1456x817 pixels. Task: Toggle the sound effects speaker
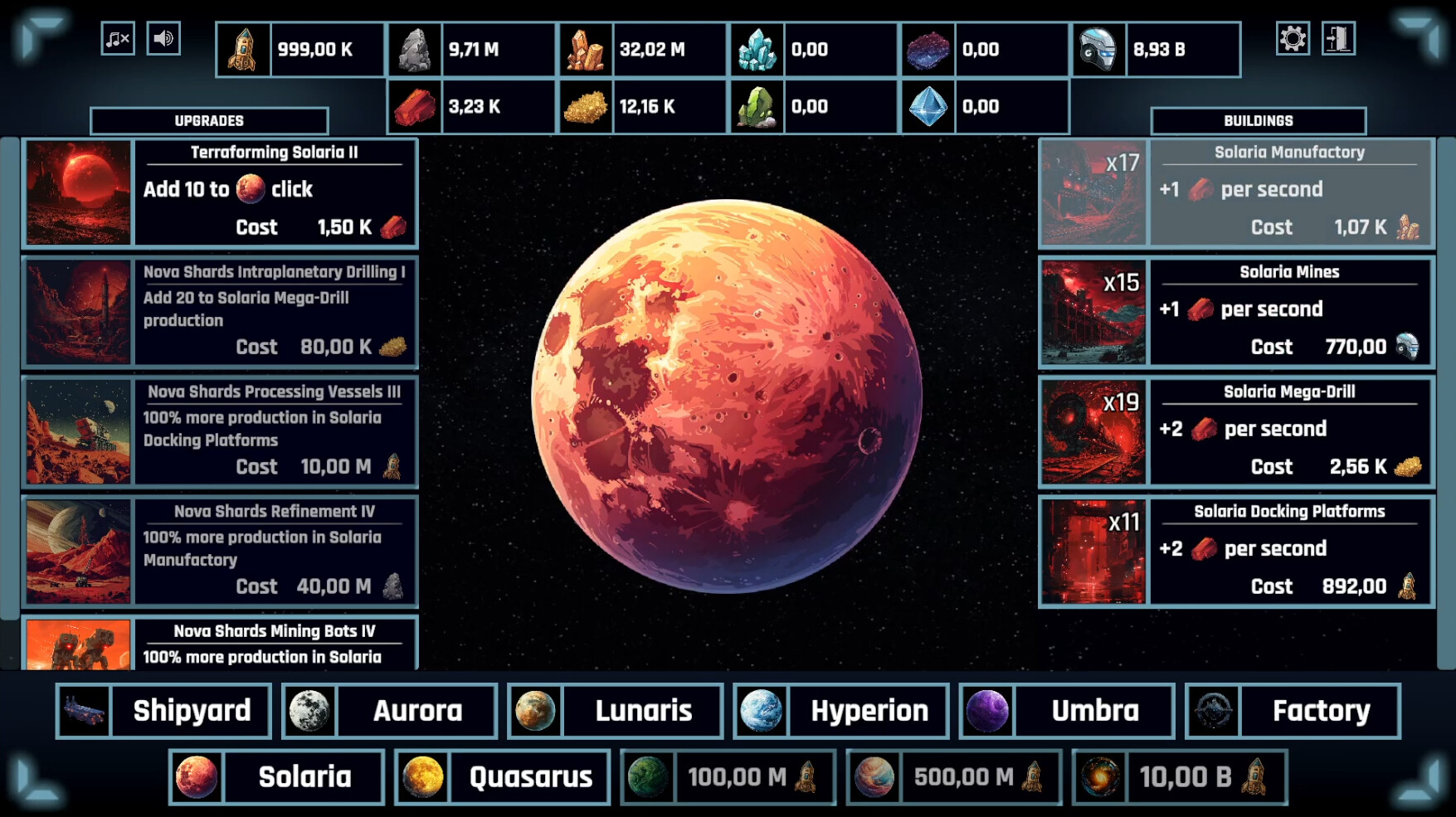coord(163,38)
